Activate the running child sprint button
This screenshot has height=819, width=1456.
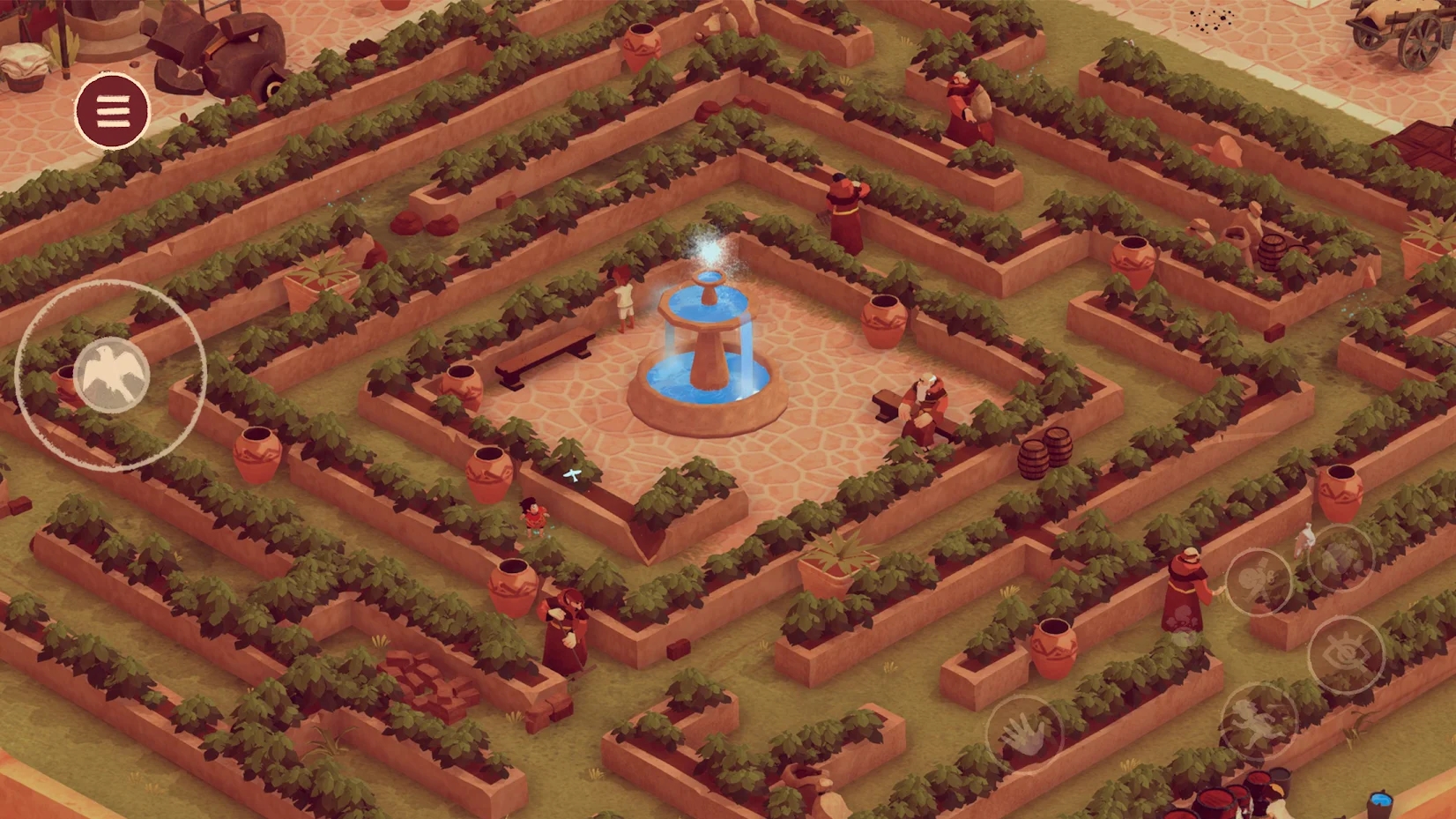pos(1259,721)
